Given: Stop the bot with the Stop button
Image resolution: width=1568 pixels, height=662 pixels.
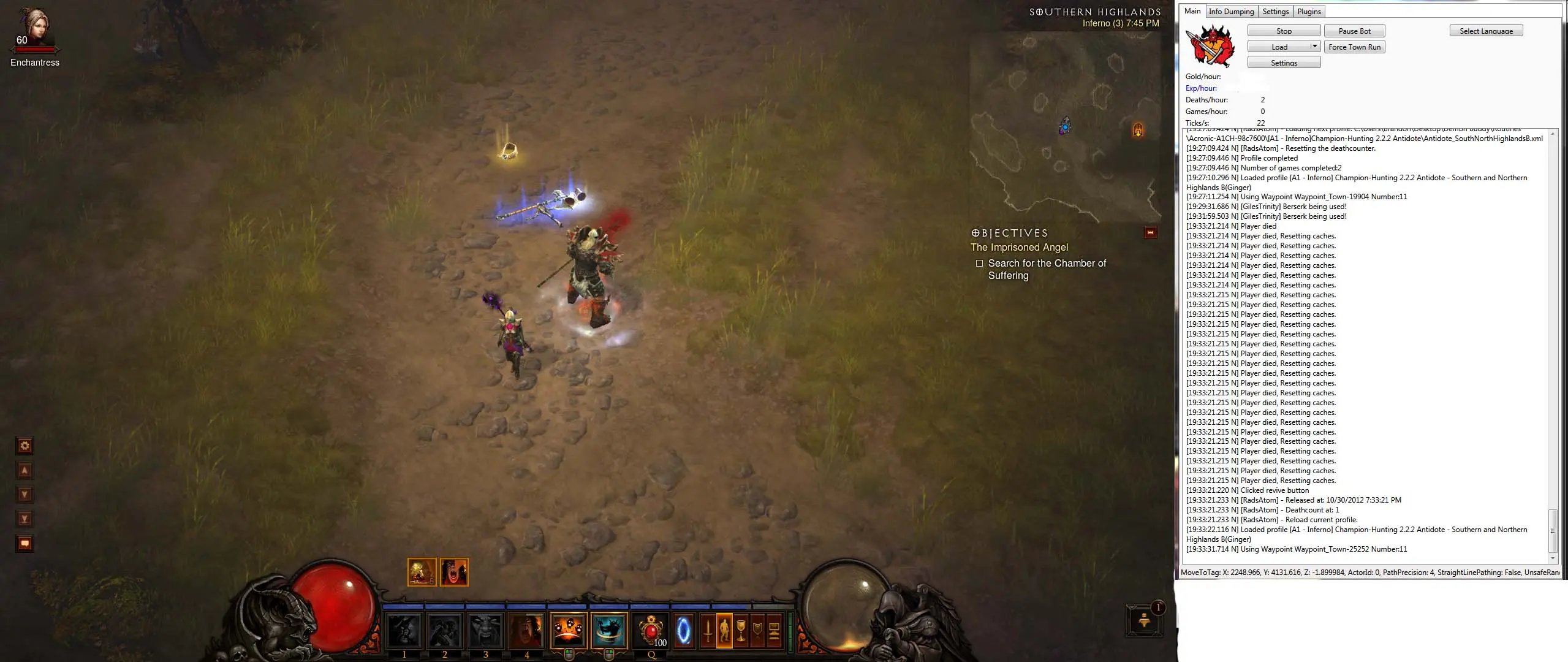Looking at the screenshot, I should coord(1284,31).
